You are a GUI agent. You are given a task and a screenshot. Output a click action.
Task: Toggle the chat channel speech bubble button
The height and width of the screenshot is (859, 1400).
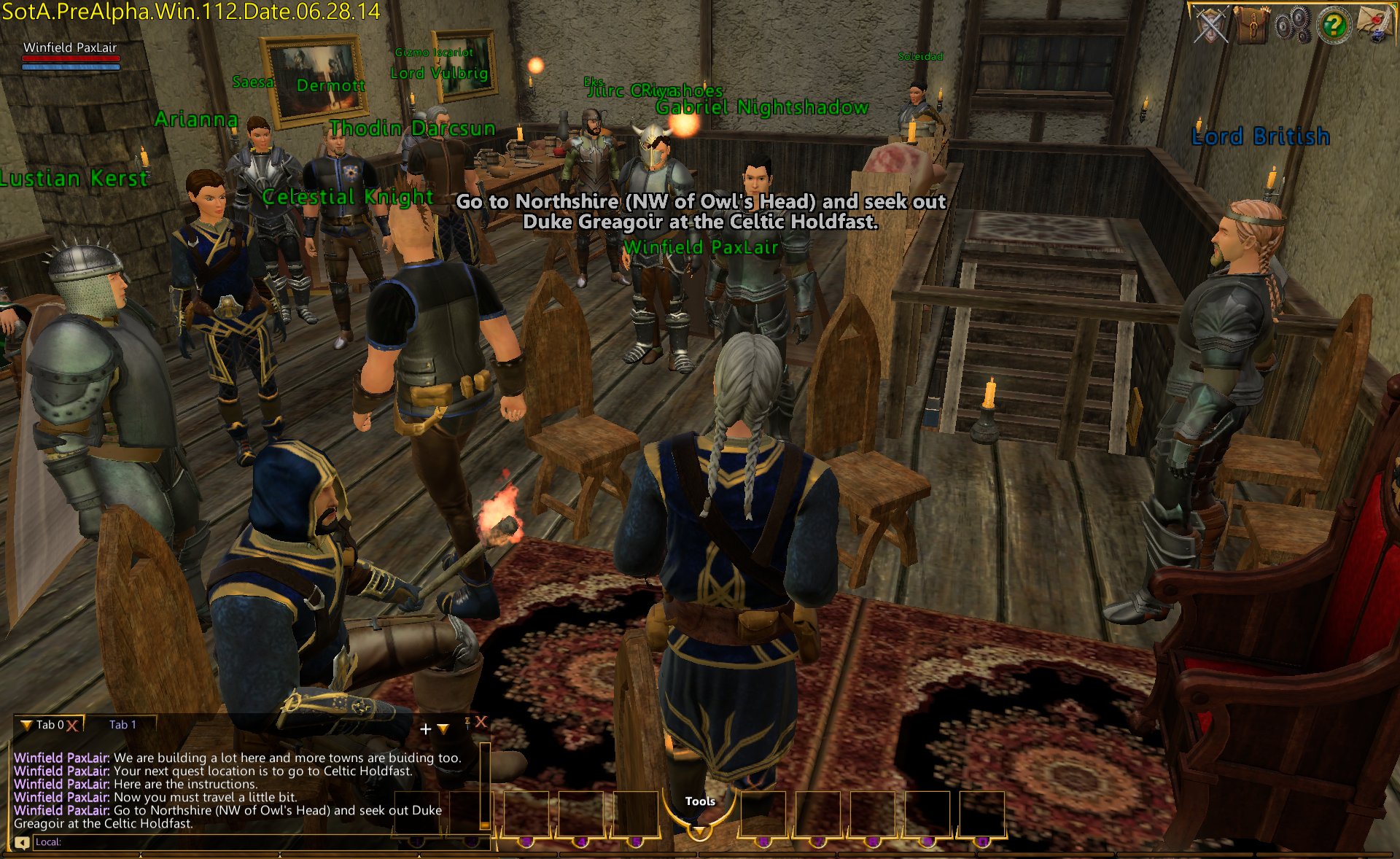point(22,843)
